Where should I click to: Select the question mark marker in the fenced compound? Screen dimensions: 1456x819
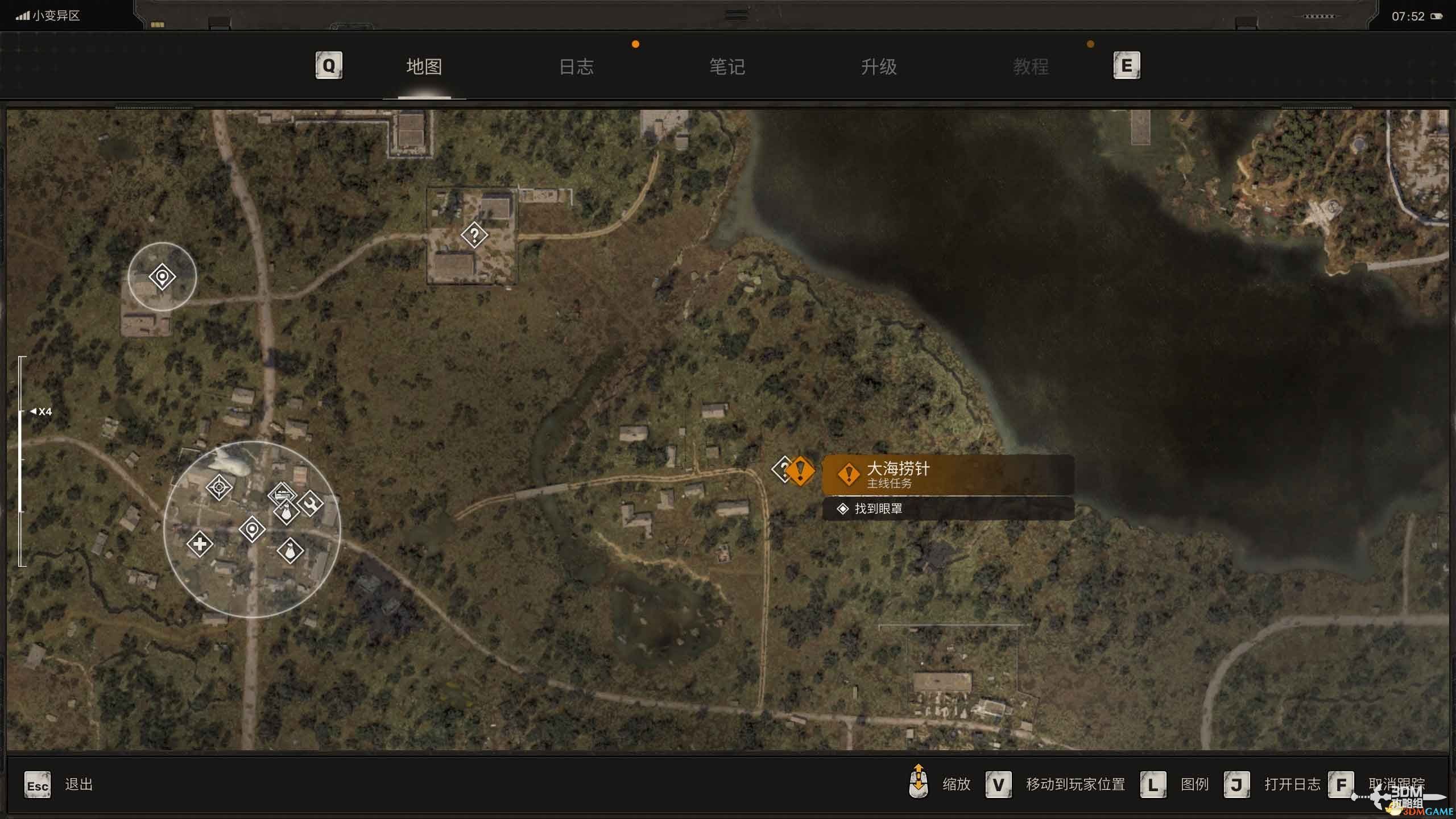[x=474, y=235]
